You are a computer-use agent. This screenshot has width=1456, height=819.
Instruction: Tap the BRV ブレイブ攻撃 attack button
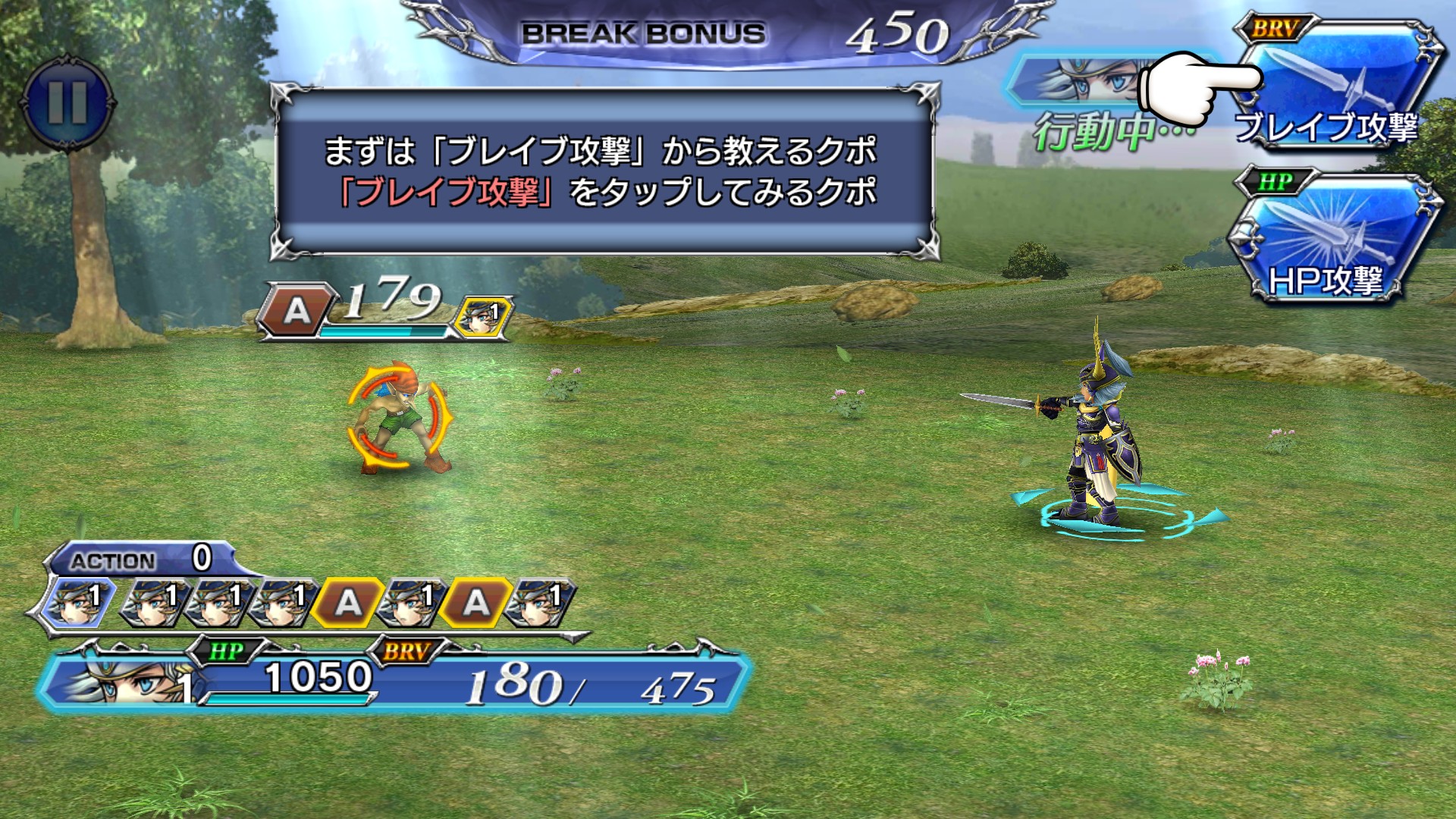[1338, 87]
